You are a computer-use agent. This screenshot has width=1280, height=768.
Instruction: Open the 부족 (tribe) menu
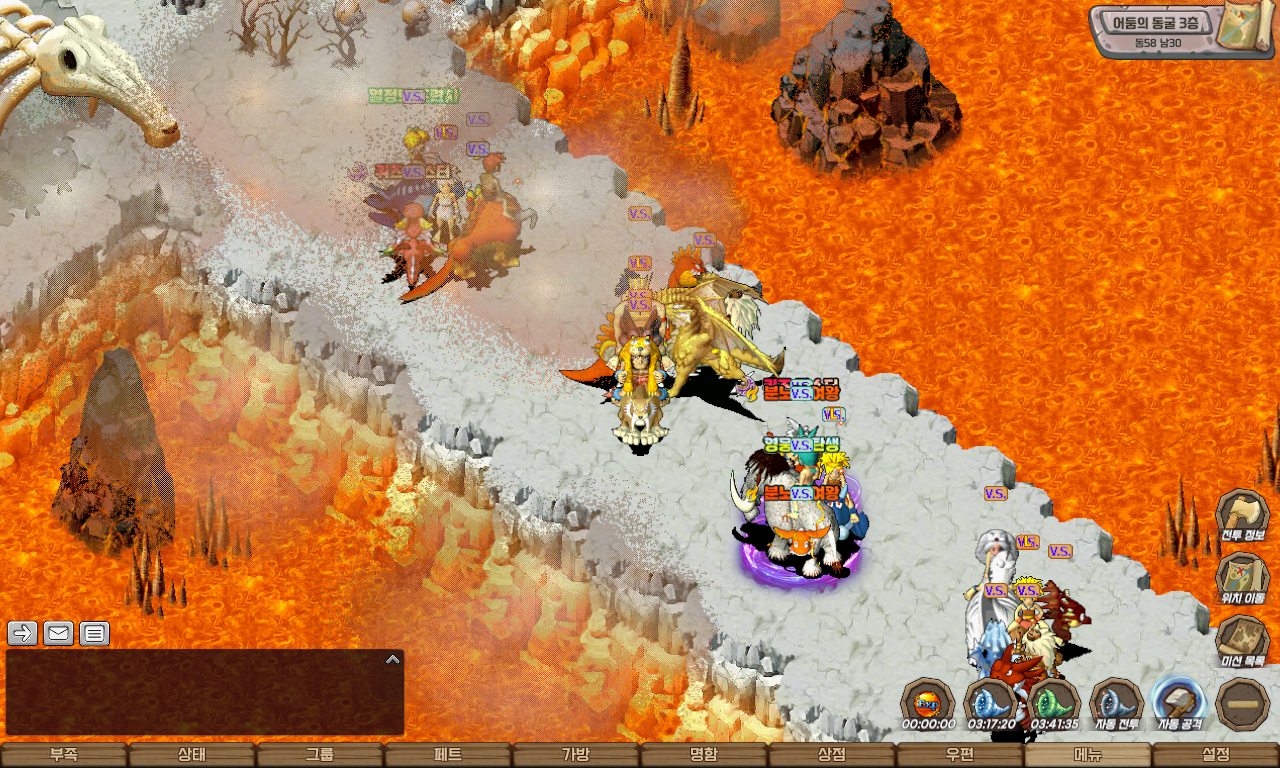64,755
